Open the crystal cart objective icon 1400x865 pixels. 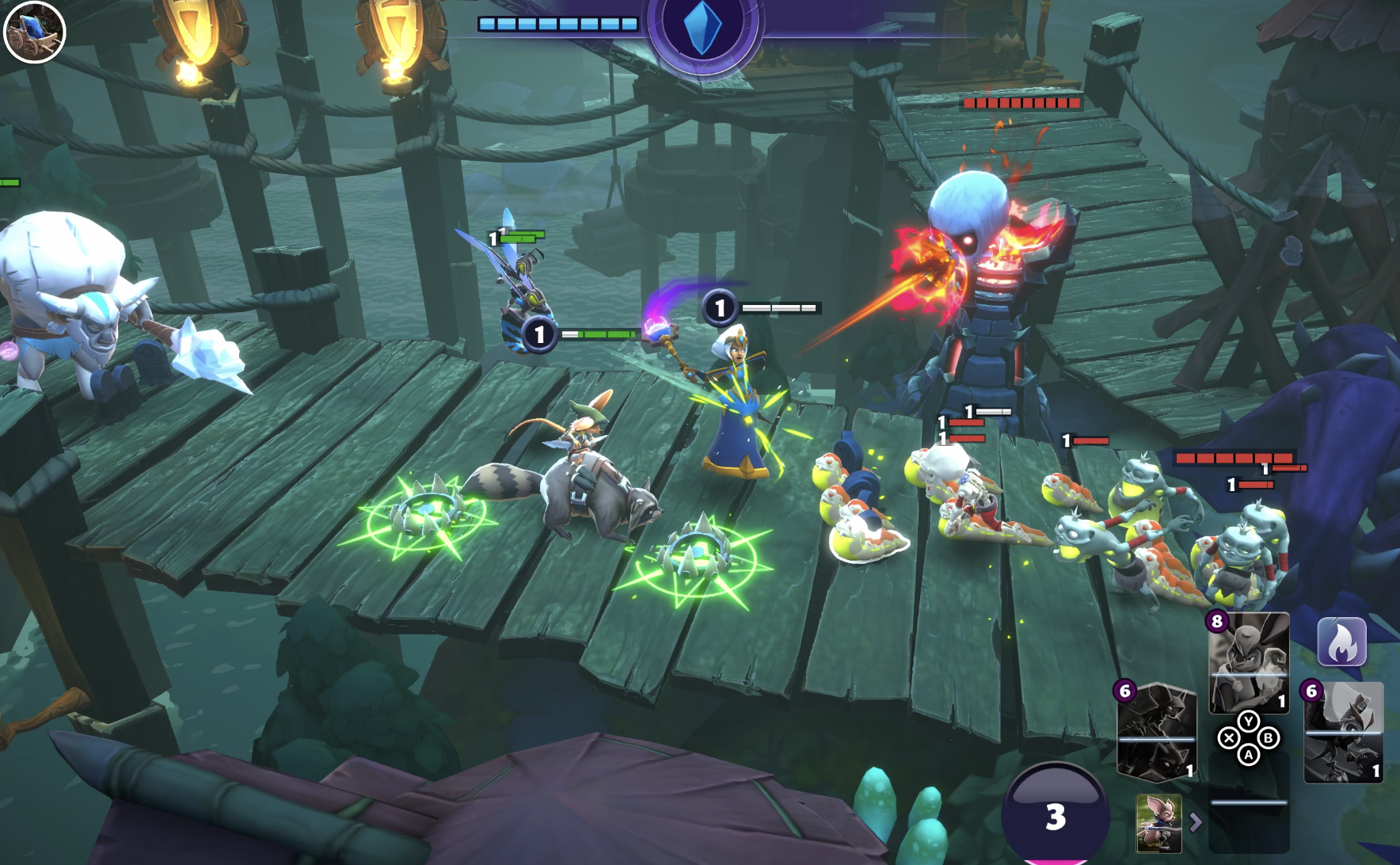click(34, 32)
